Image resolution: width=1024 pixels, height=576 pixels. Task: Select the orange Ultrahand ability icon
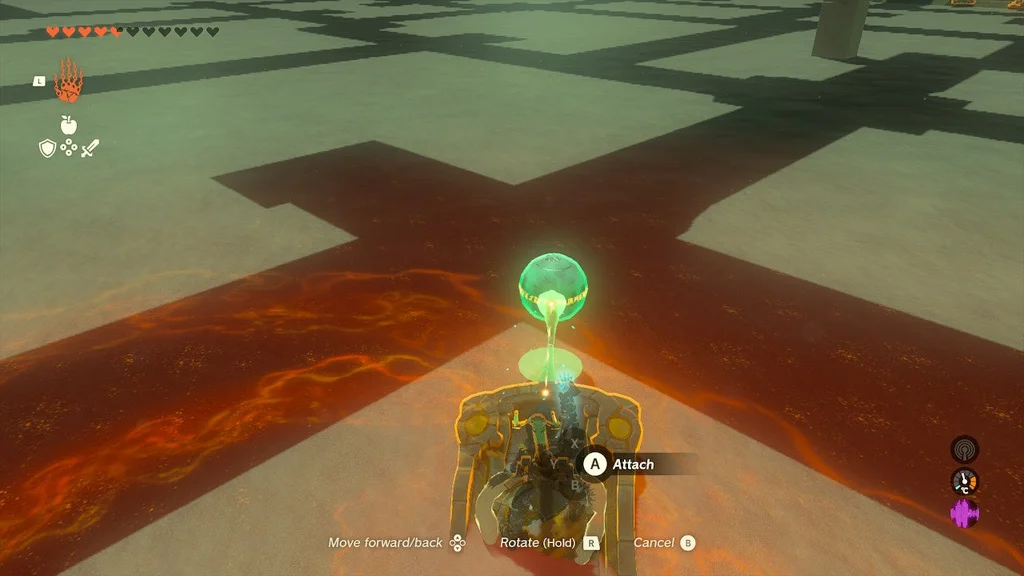point(67,81)
